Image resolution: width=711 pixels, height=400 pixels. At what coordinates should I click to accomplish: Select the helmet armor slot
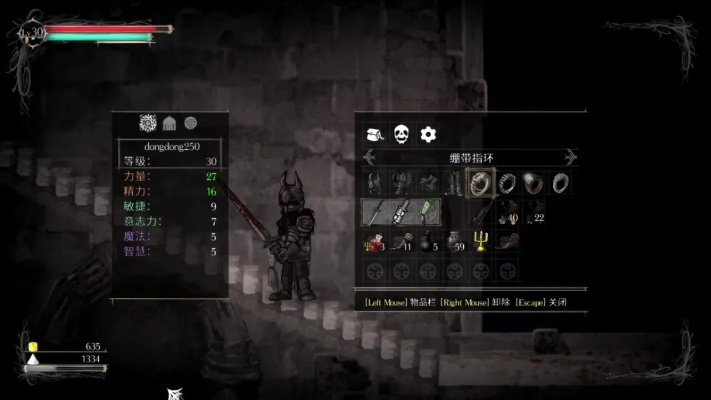pyautogui.click(x=375, y=182)
